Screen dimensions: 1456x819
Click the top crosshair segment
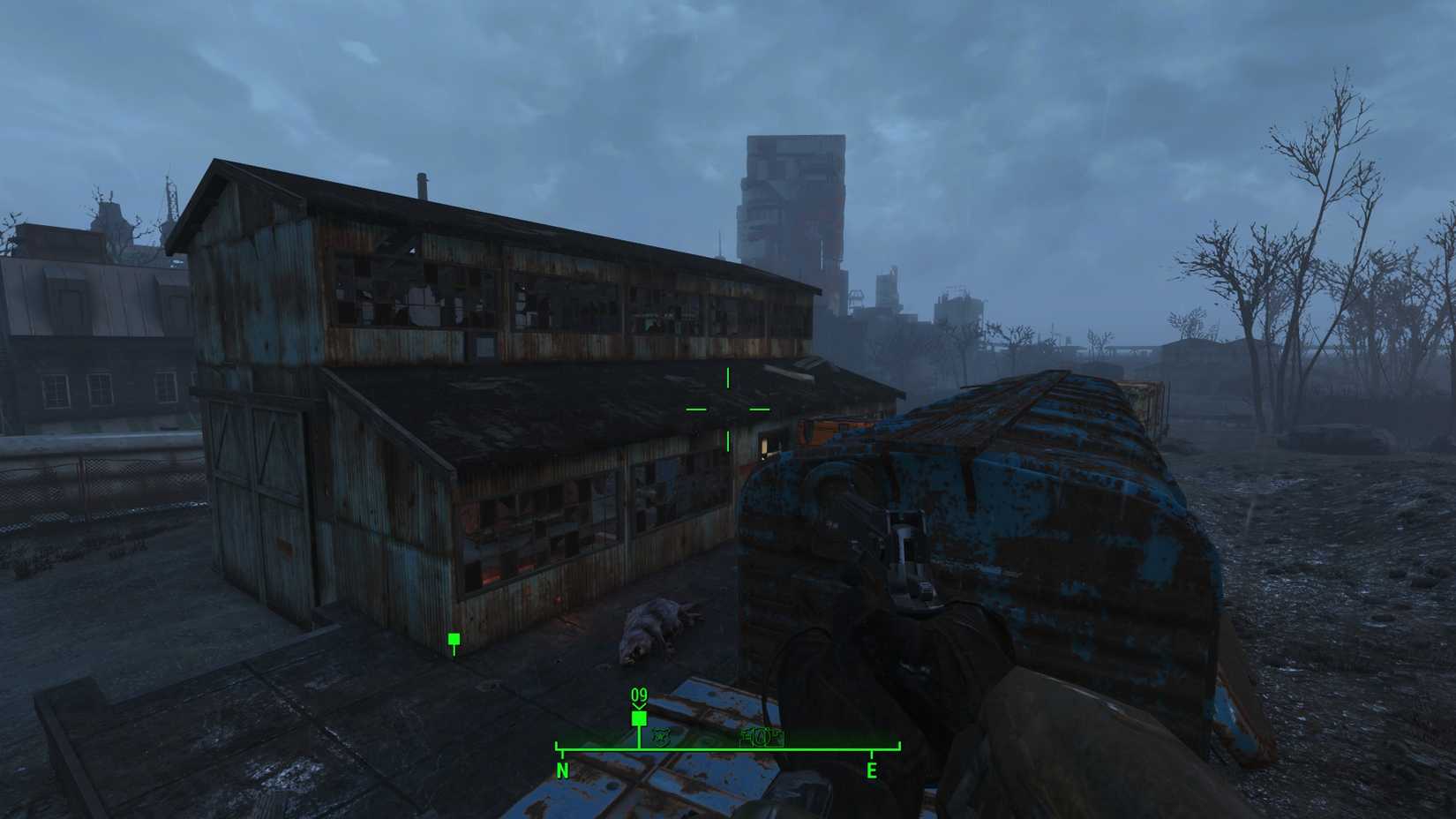click(x=726, y=378)
